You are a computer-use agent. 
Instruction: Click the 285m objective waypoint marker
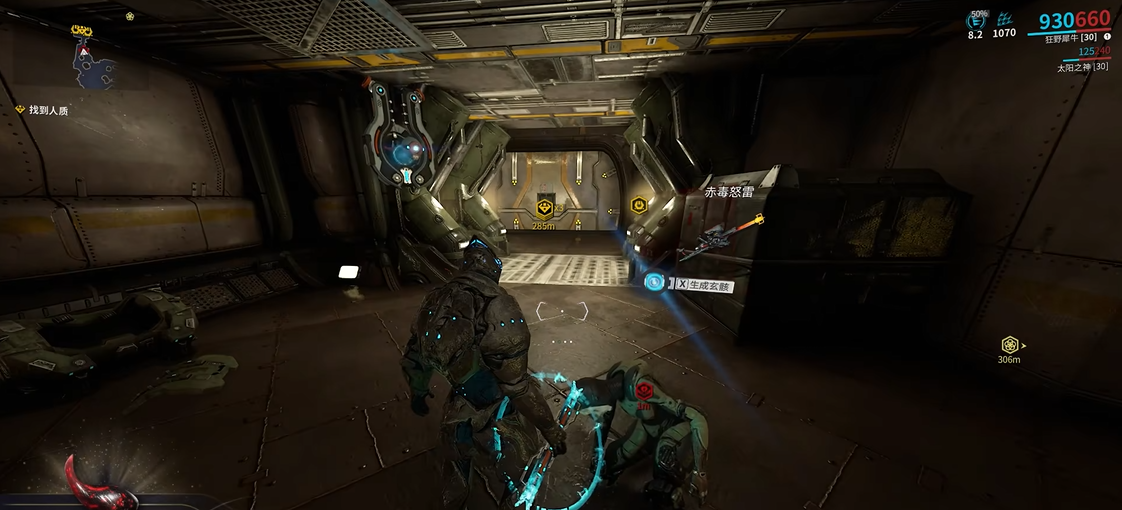pyautogui.click(x=544, y=210)
